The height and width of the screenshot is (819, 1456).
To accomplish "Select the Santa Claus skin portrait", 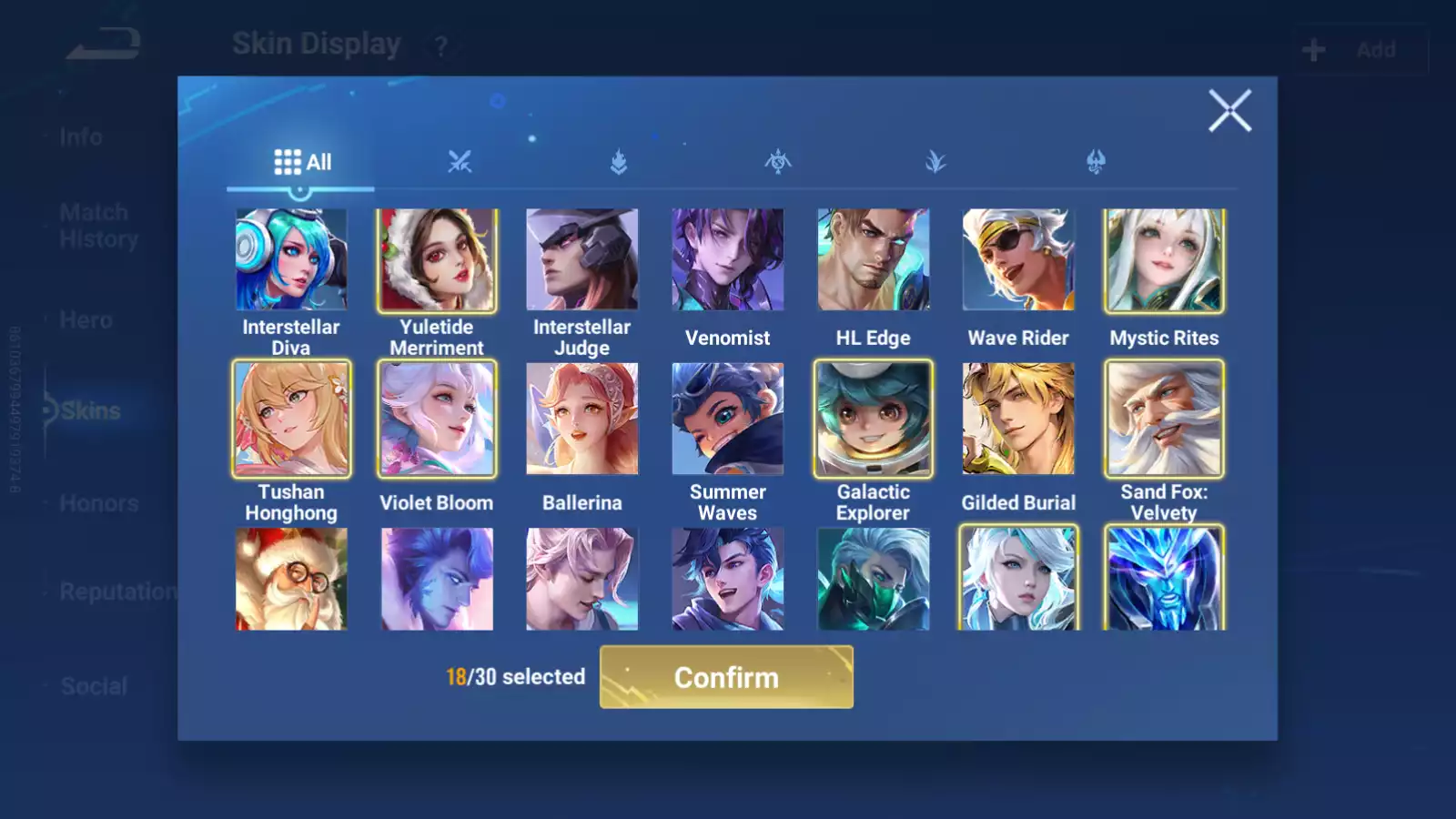I will 291,579.
